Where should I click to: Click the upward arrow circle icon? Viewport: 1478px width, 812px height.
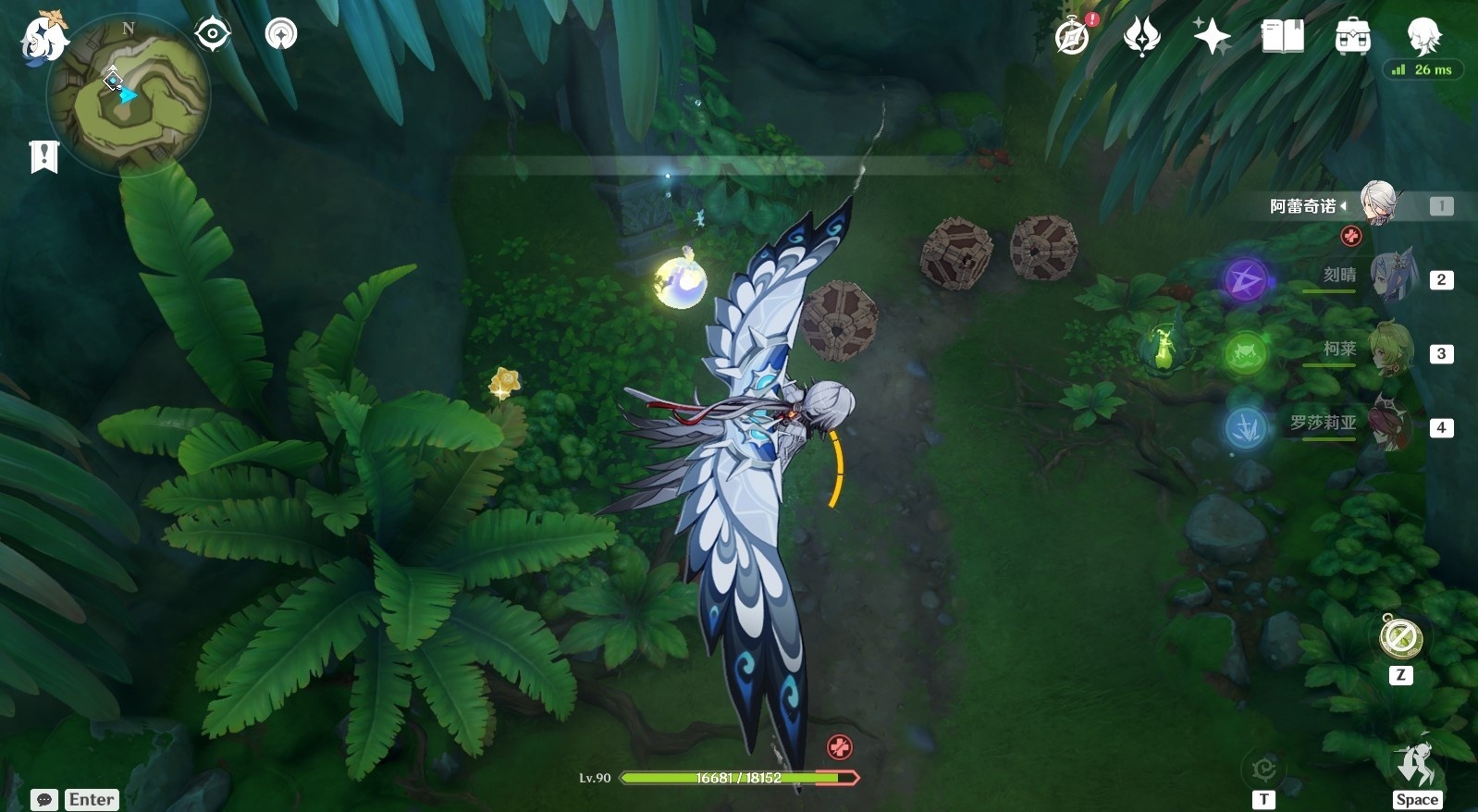[x=281, y=34]
